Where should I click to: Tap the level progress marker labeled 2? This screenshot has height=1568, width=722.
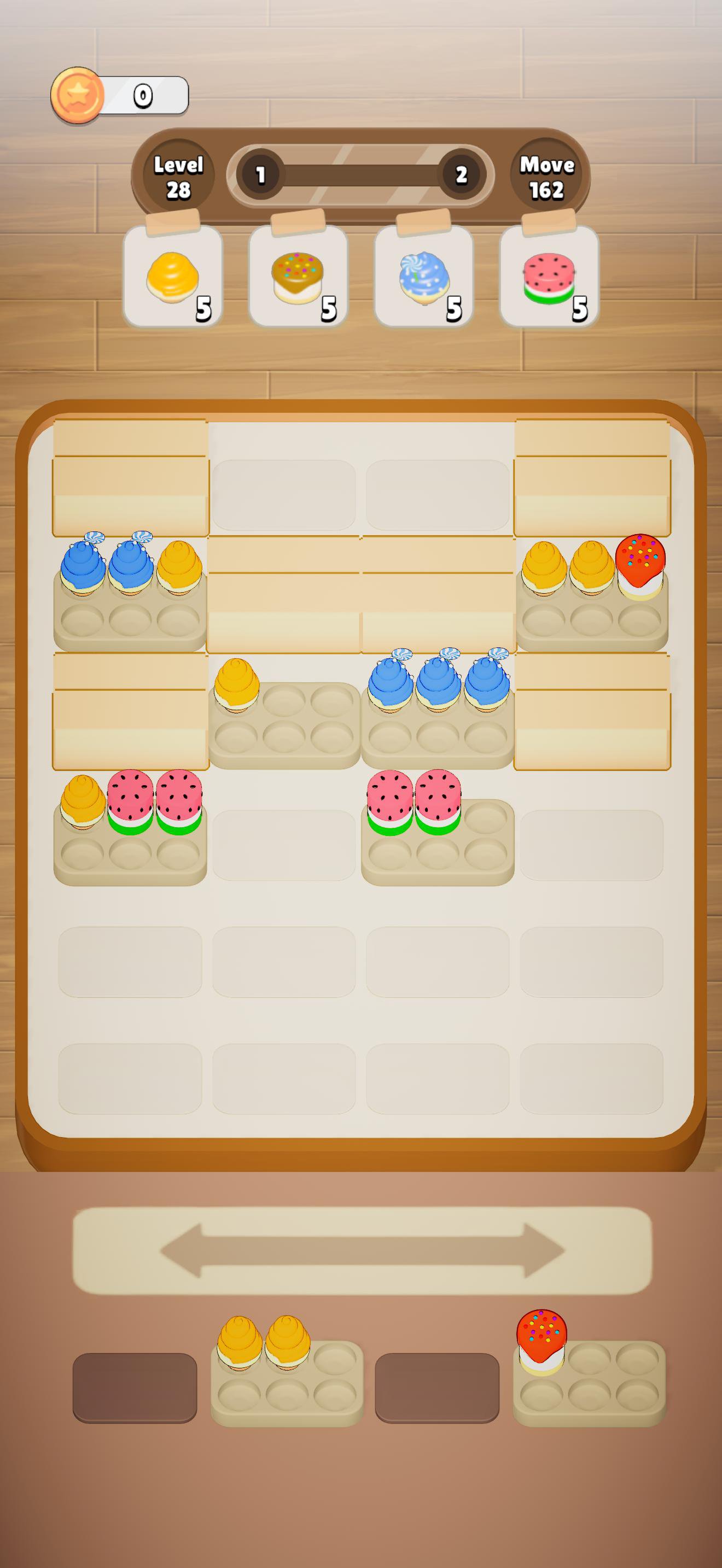pos(461,173)
